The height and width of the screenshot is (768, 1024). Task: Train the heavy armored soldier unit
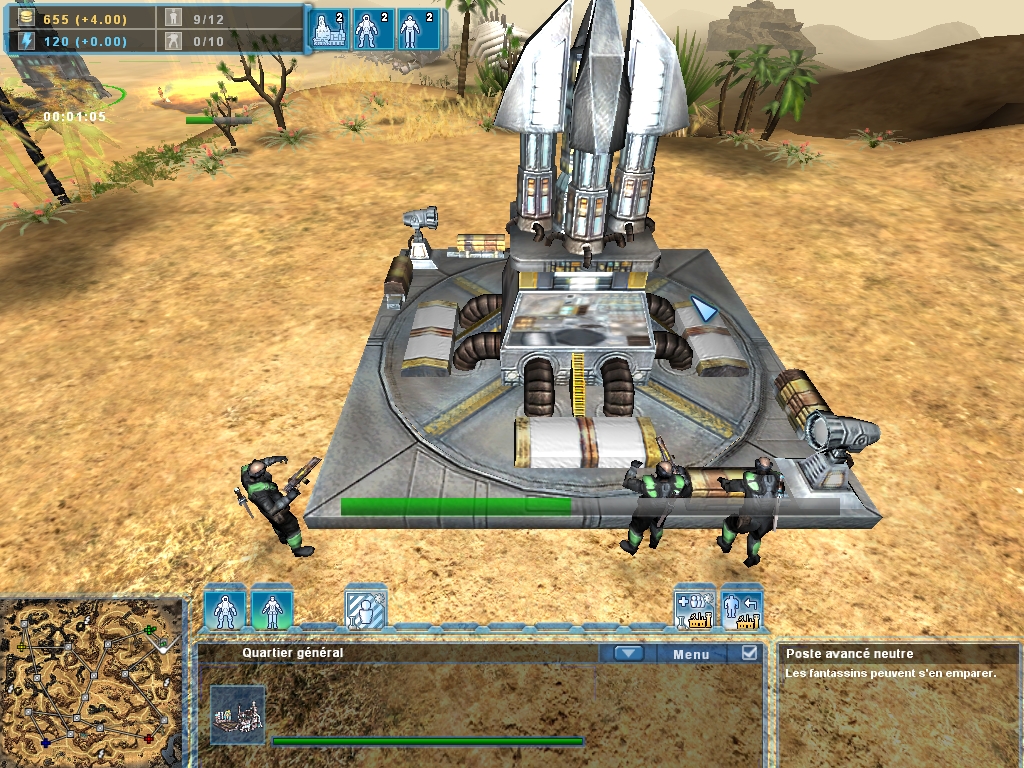(225, 609)
